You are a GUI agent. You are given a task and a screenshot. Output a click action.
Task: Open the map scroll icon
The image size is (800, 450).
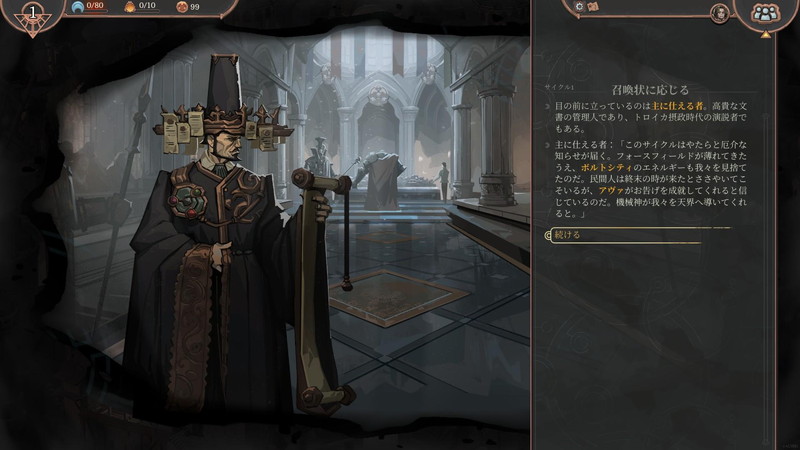(x=593, y=6)
